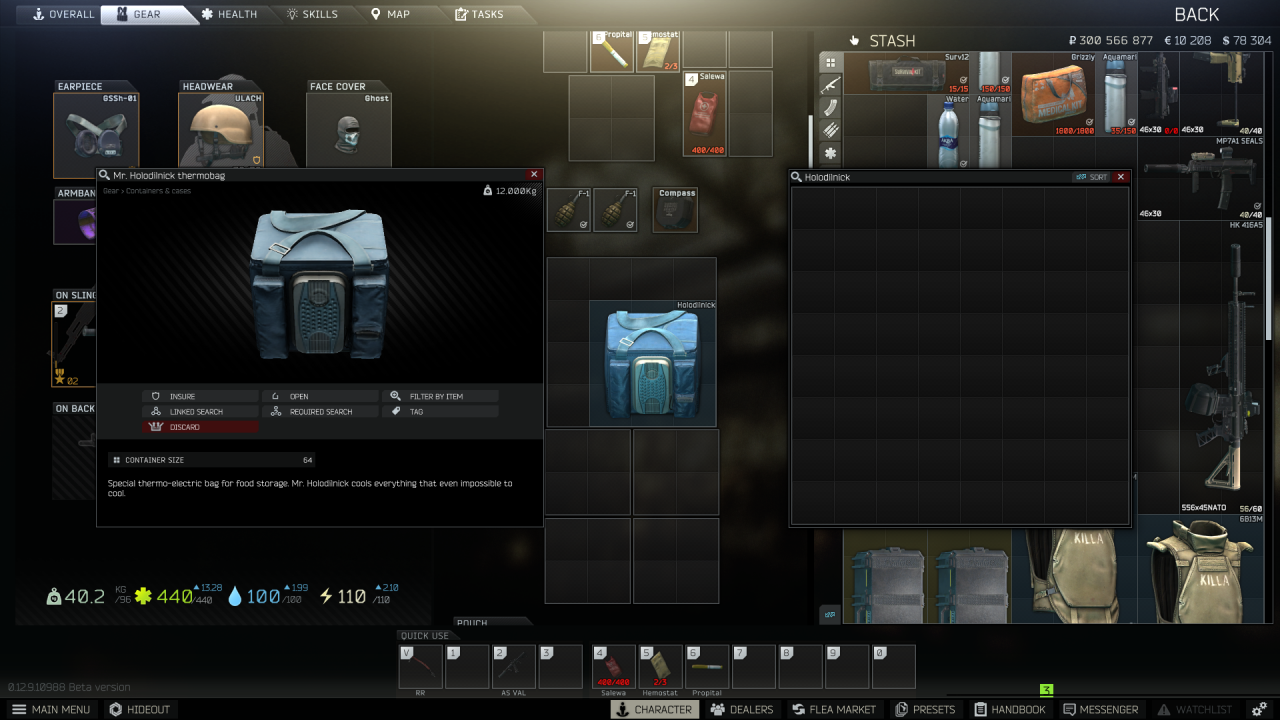Open the Messenger
Image resolution: width=1280 pixels, height=720 pixels.
(1101, 709)
